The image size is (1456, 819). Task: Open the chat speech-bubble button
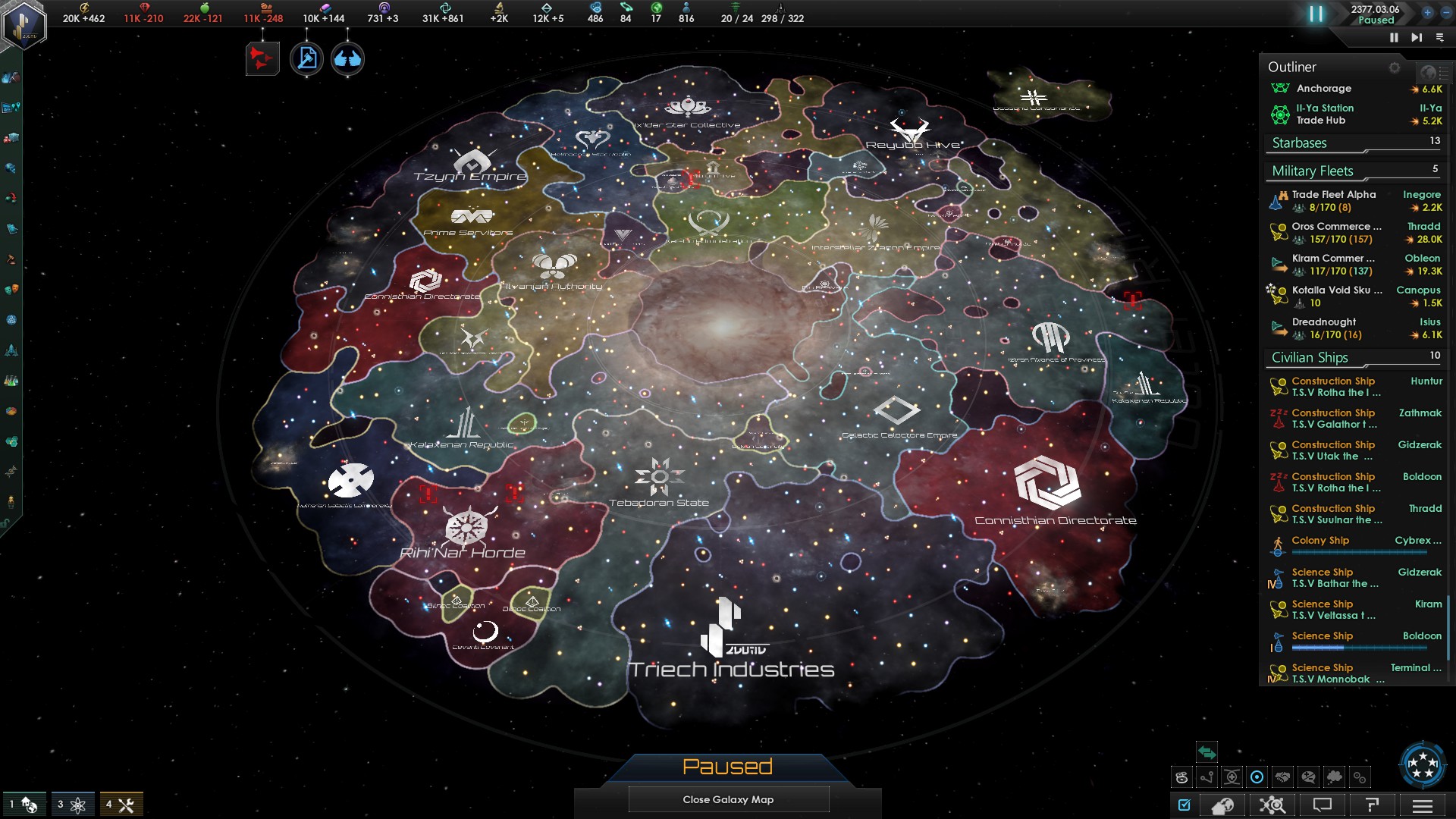1322,805
